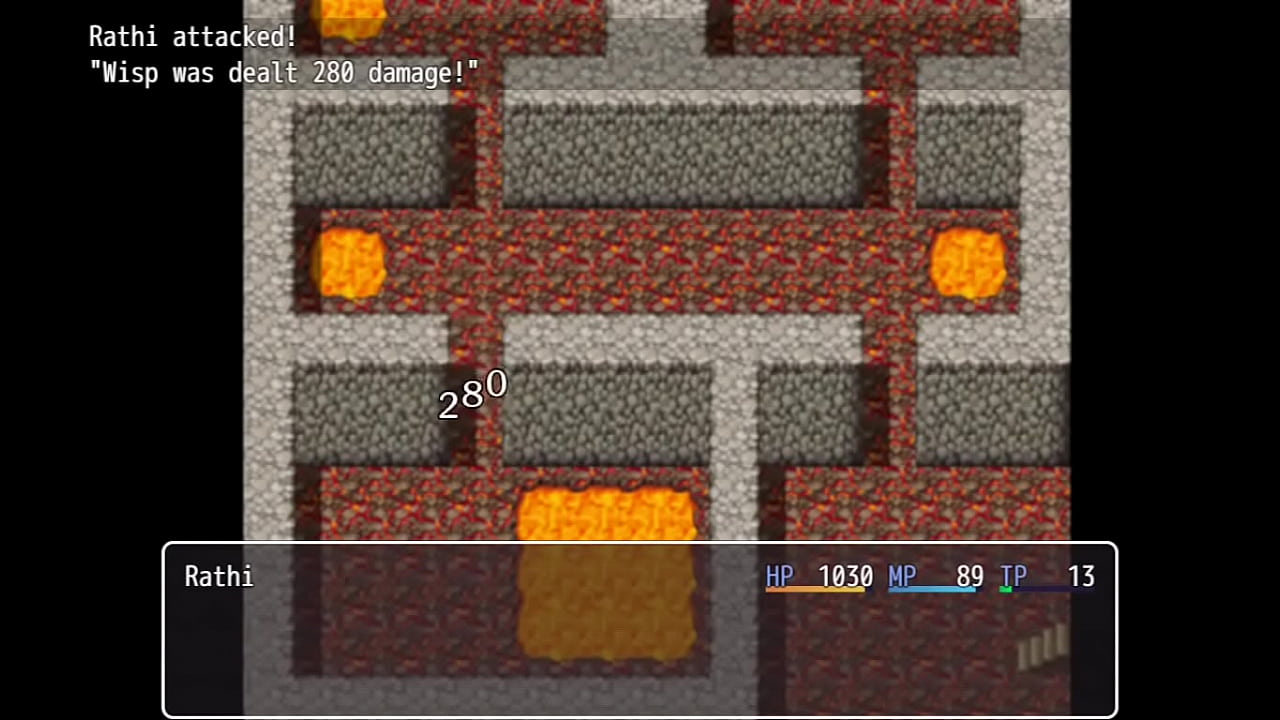This screenshot has height=720, width=1280.
Task: Select the character name Rathi
Action: [218, 576]
